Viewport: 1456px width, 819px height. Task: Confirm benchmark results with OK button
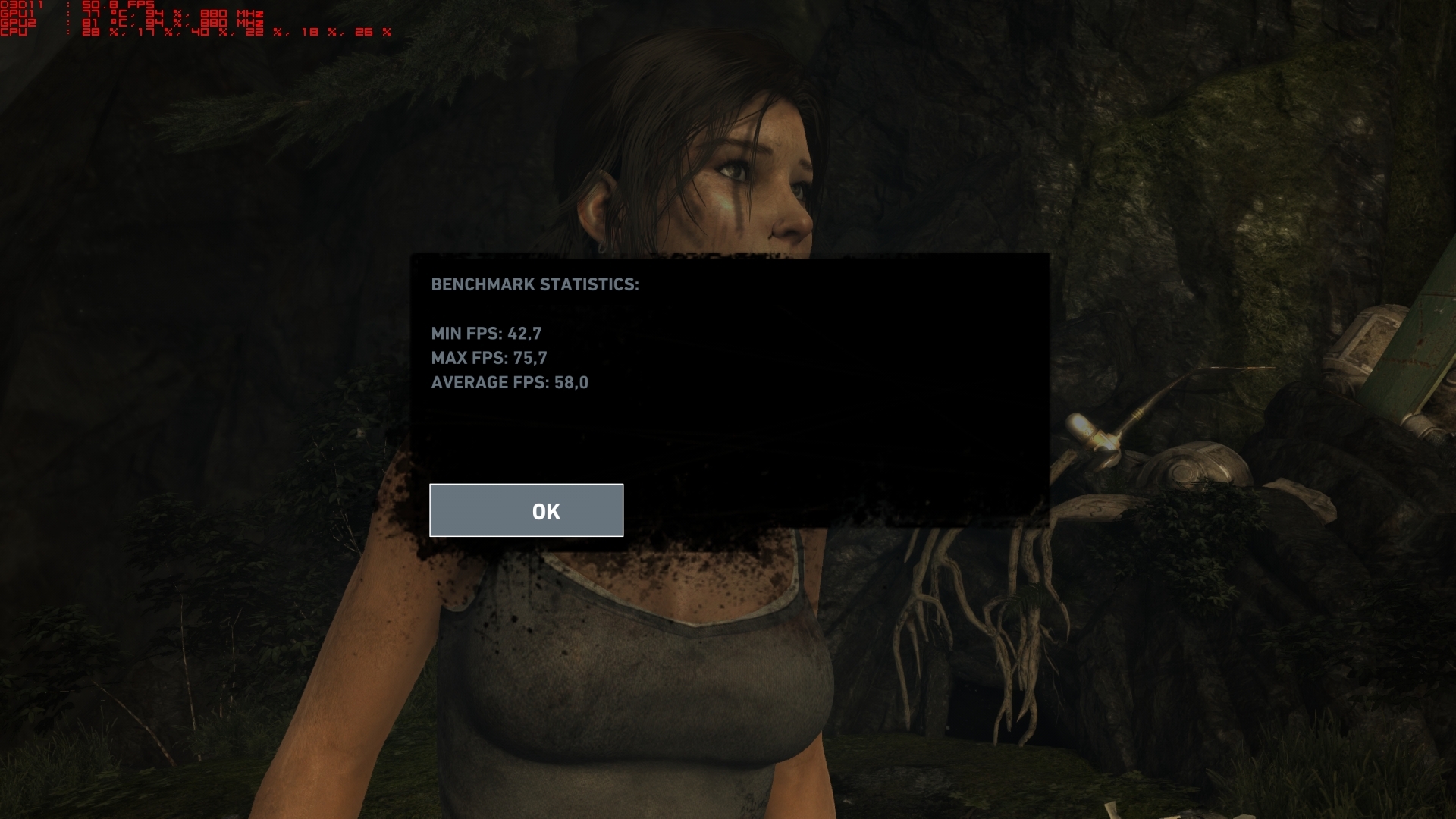coord(526,510)
